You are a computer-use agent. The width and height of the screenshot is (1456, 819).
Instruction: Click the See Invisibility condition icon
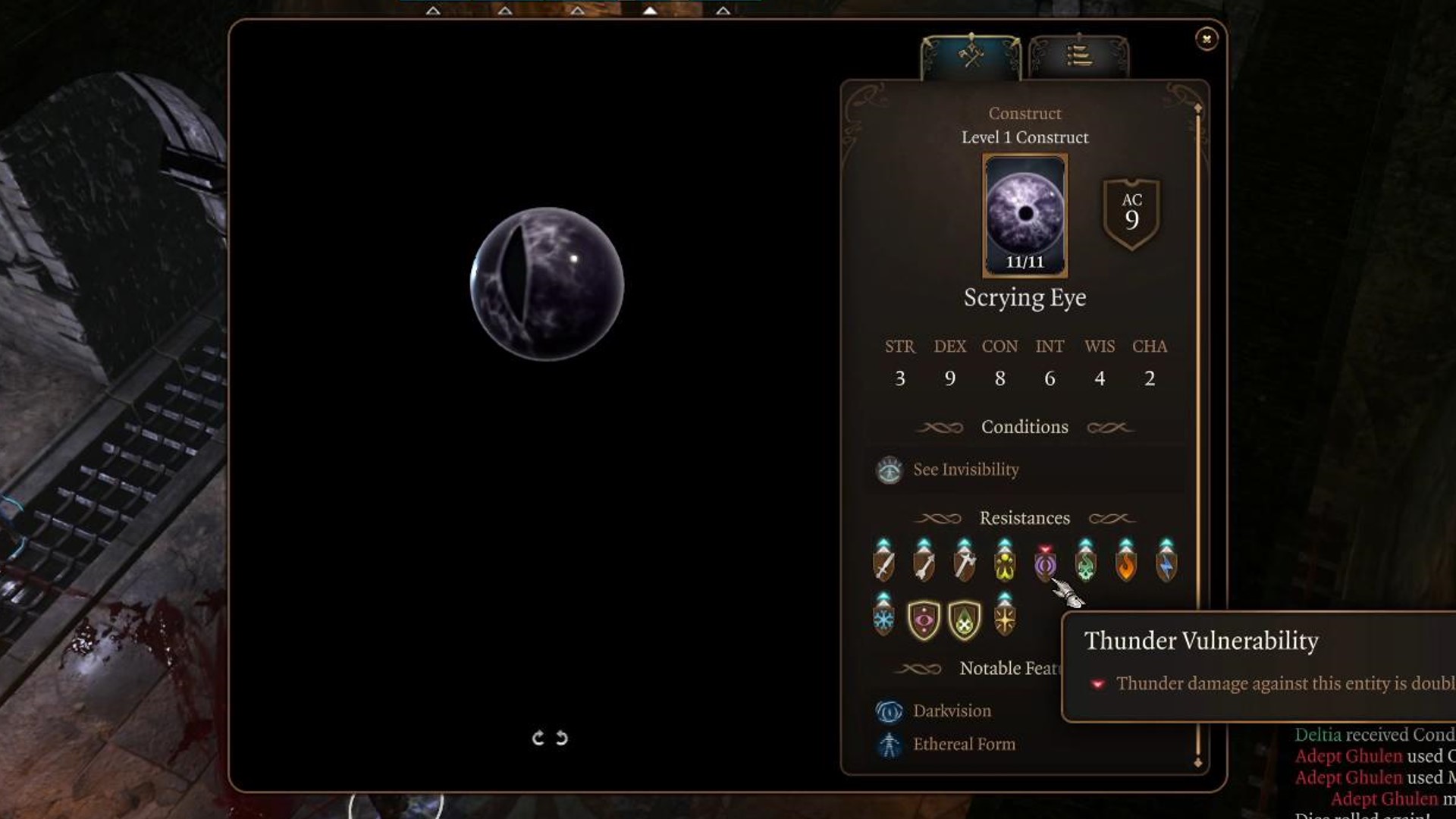[x=888, y=469]
